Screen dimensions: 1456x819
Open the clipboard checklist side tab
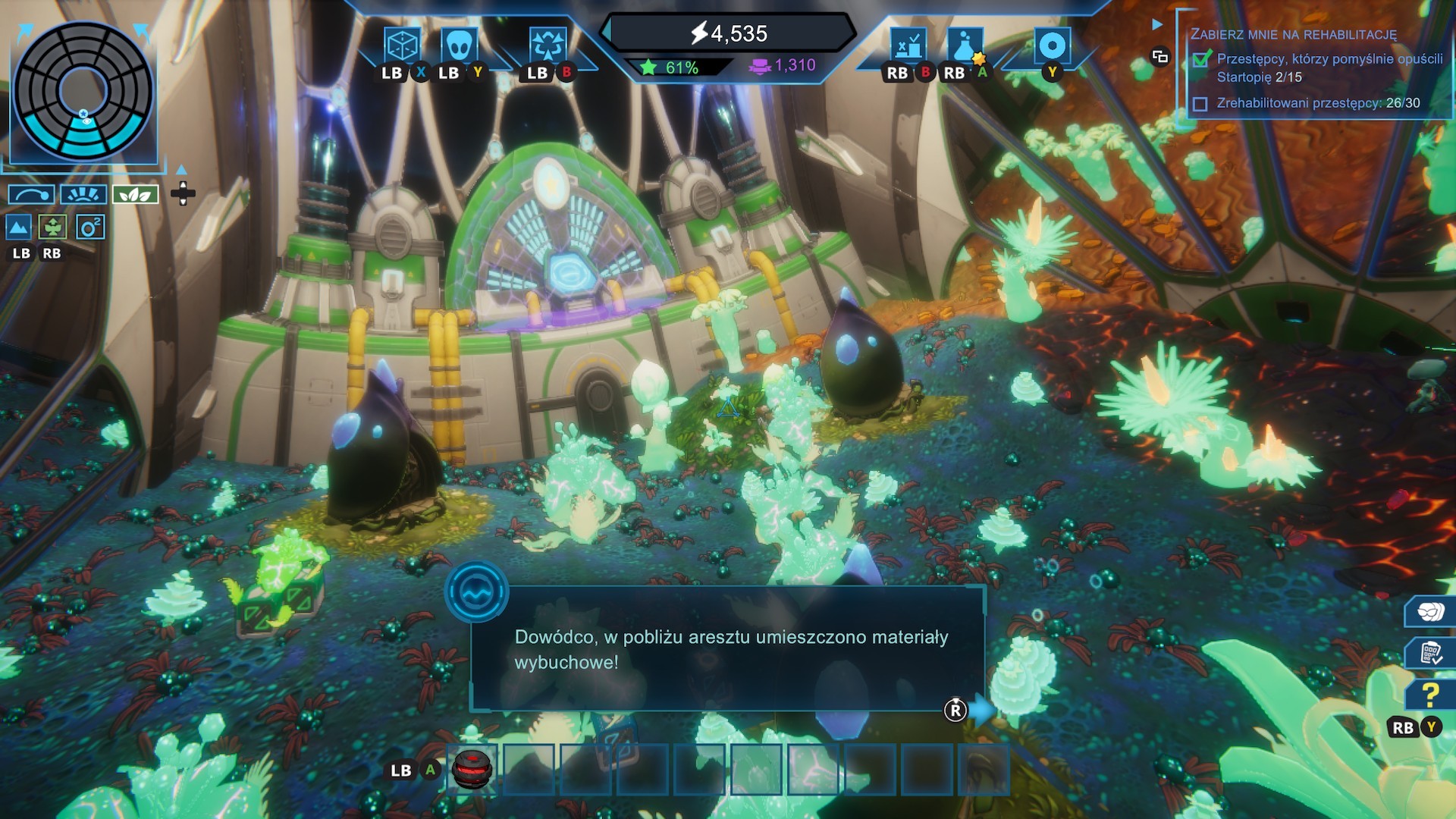pos(1430,653)
